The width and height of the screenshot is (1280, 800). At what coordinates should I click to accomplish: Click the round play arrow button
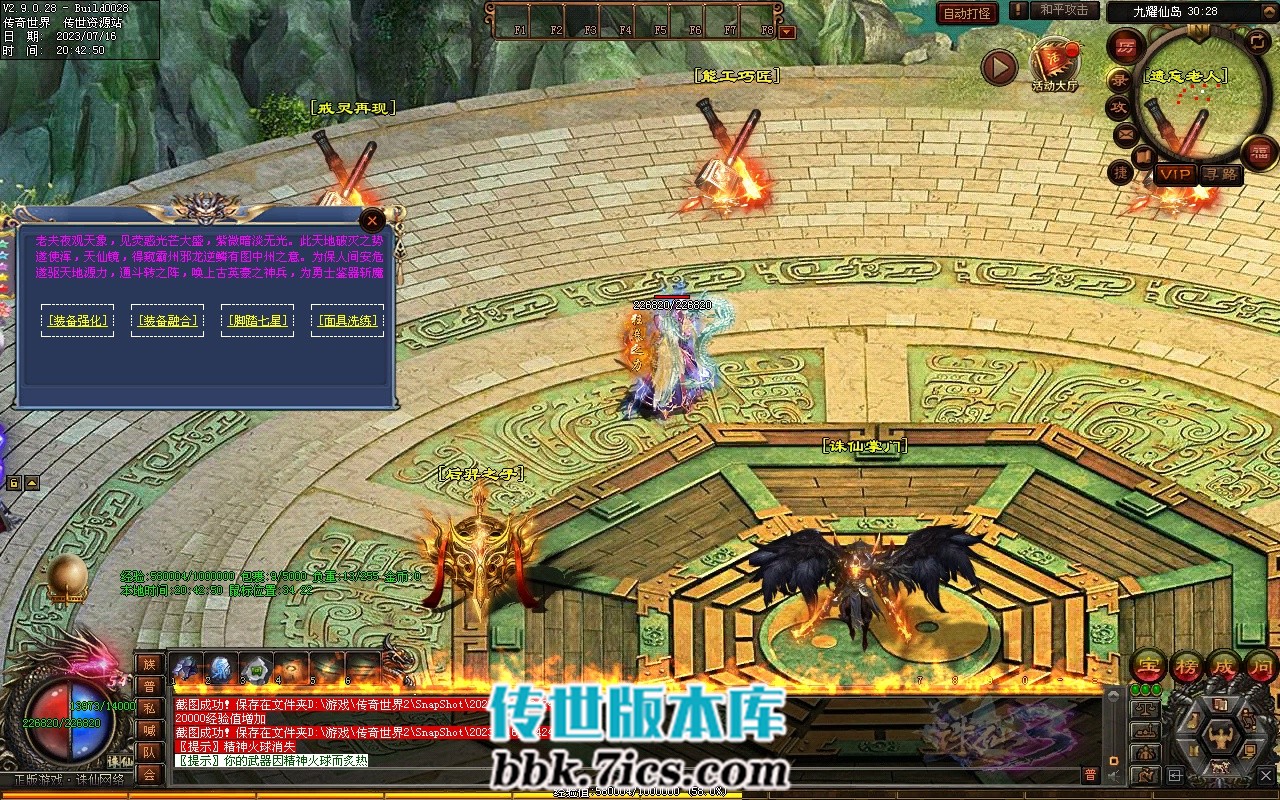pos(998,67)
